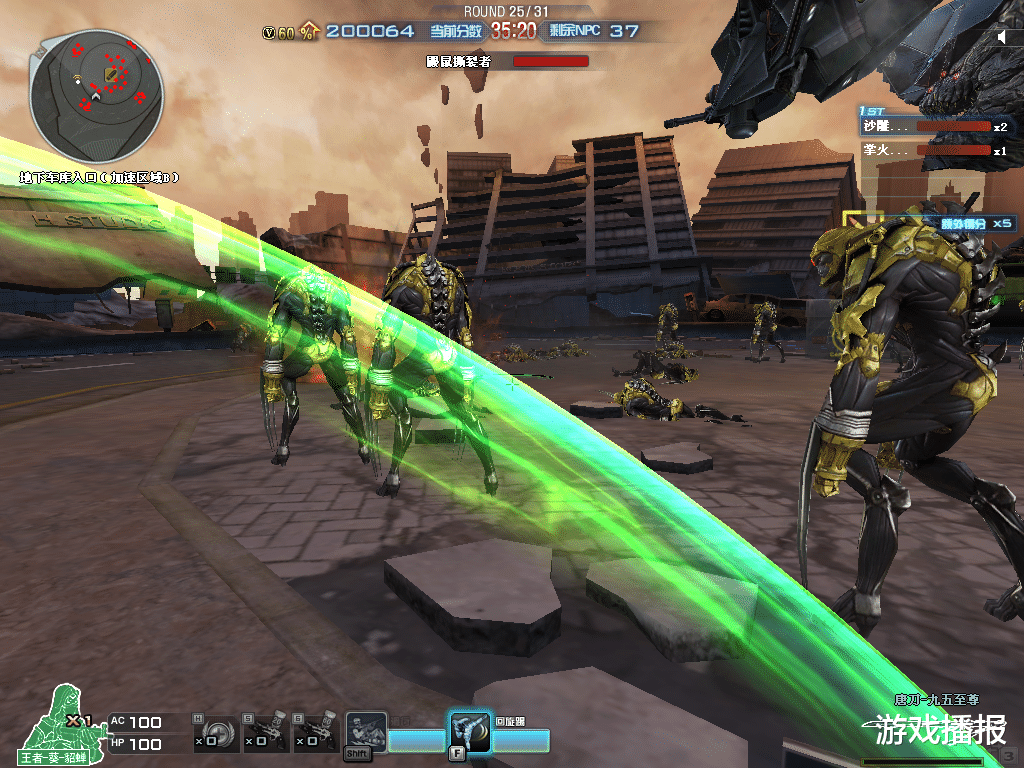Click the green soldier character portrait
Screen dimensions: 1024x768
coord(60,718)
